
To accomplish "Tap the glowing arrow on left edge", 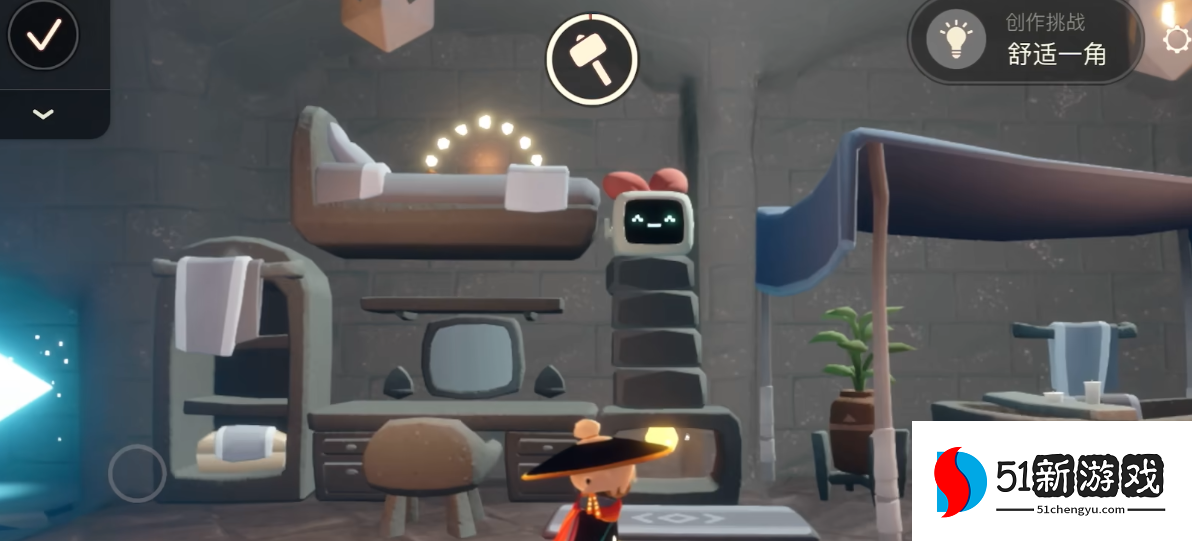I will (x=22, y=387).
